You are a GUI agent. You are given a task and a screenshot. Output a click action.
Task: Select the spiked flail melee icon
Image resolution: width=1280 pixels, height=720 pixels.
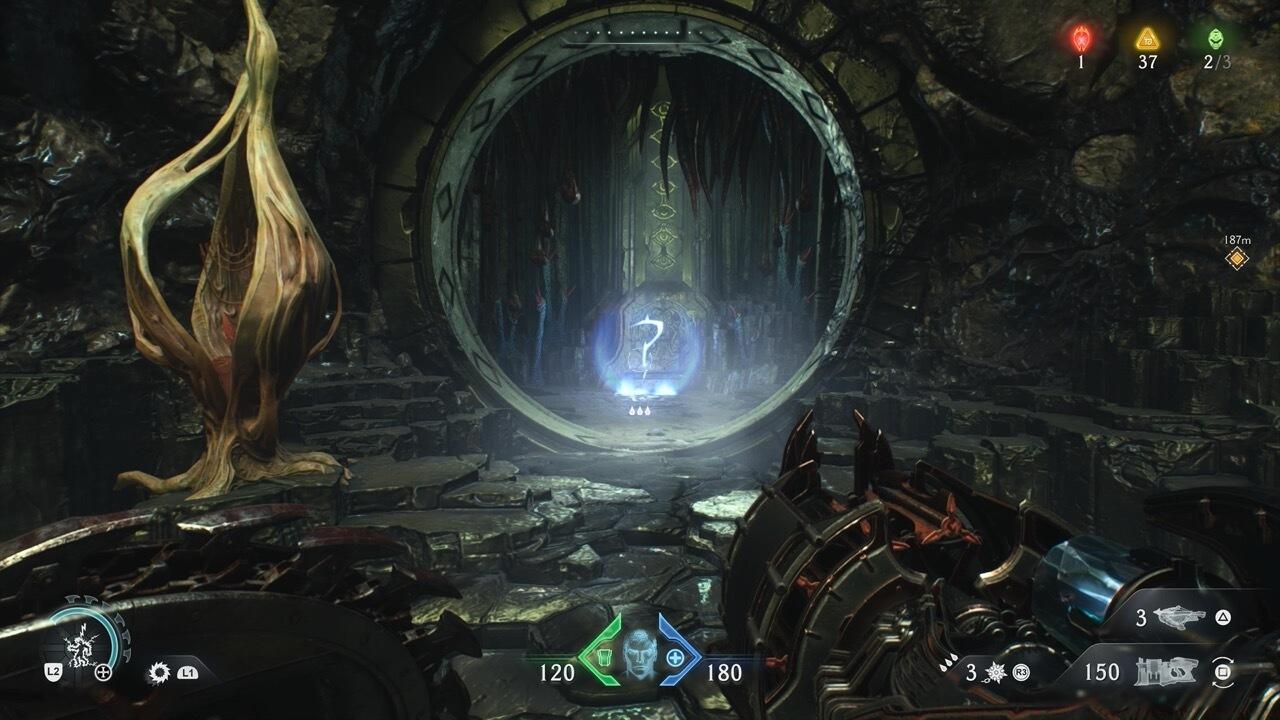click(x=995, y=672)
